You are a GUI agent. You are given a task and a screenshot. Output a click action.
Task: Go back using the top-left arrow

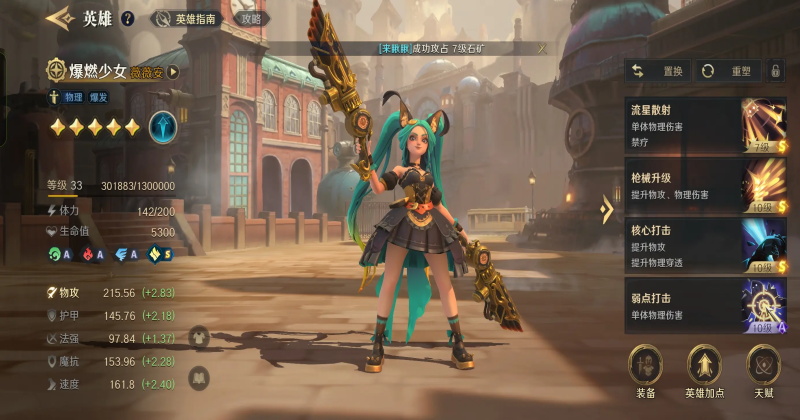tap(59, 17)
